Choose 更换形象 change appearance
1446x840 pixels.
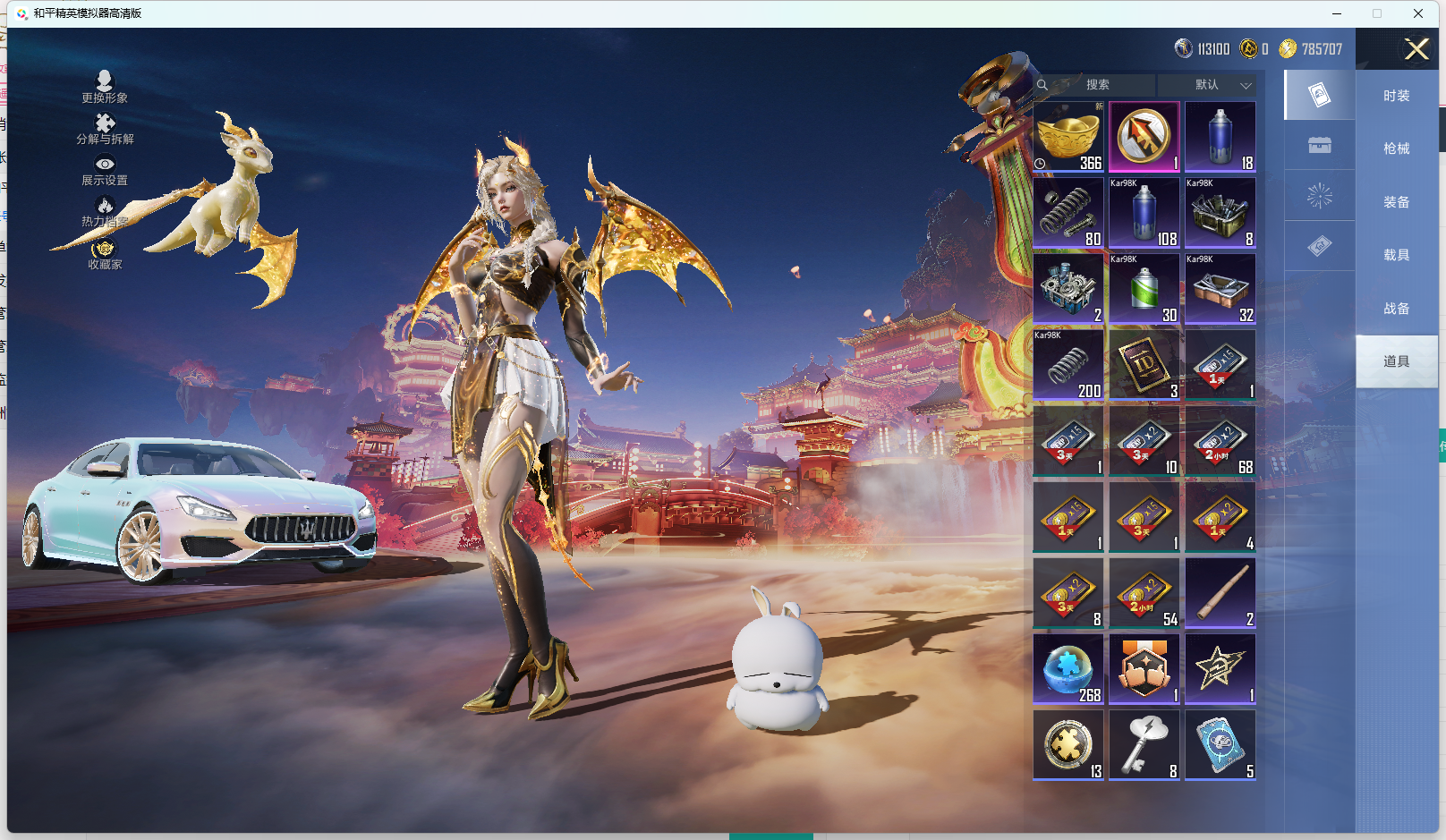tap(105, 87)
